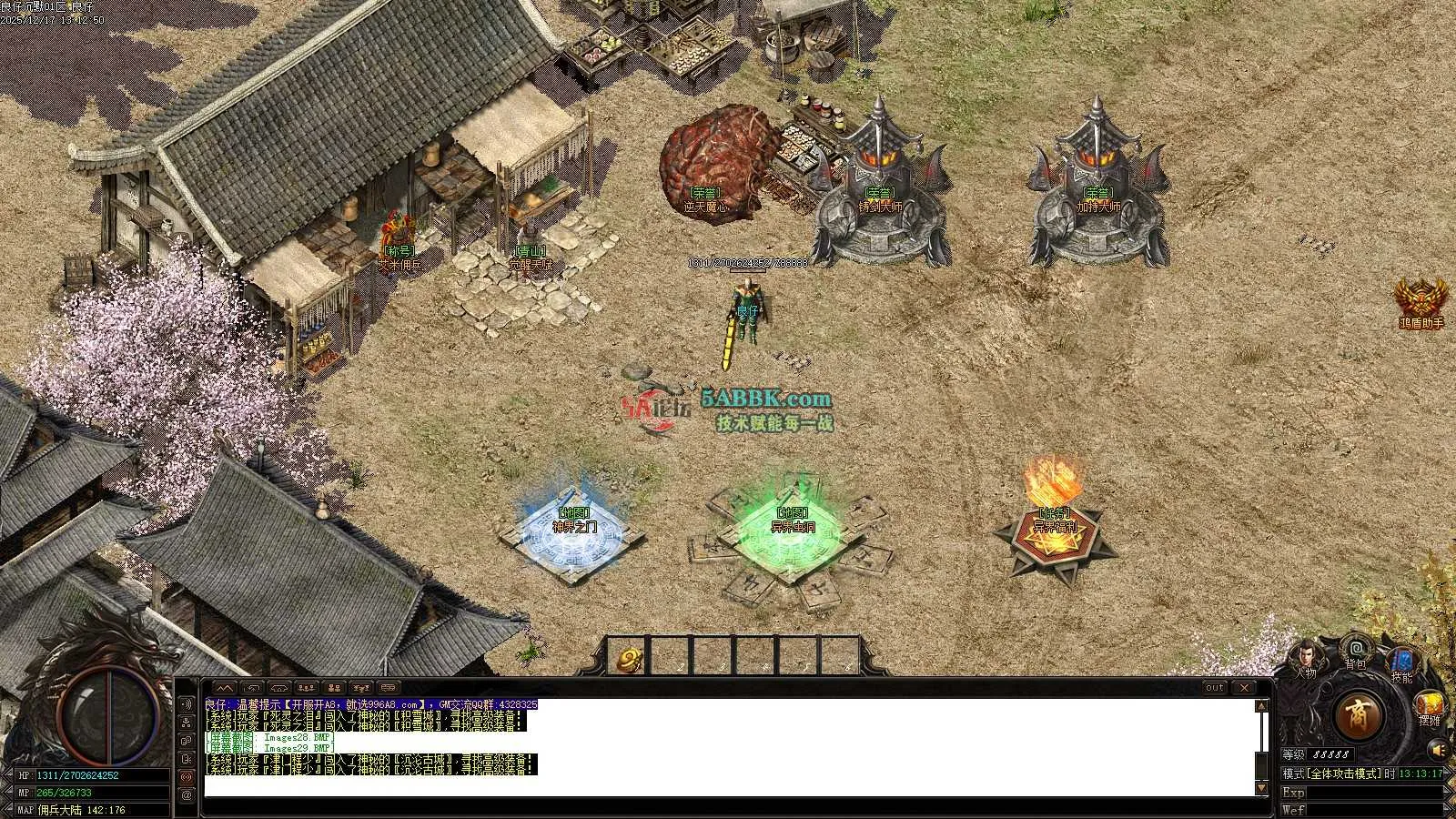Click the chat scrollbar down arrow
This screenshot has height=819, width=1456.
tap(1261, 788)
